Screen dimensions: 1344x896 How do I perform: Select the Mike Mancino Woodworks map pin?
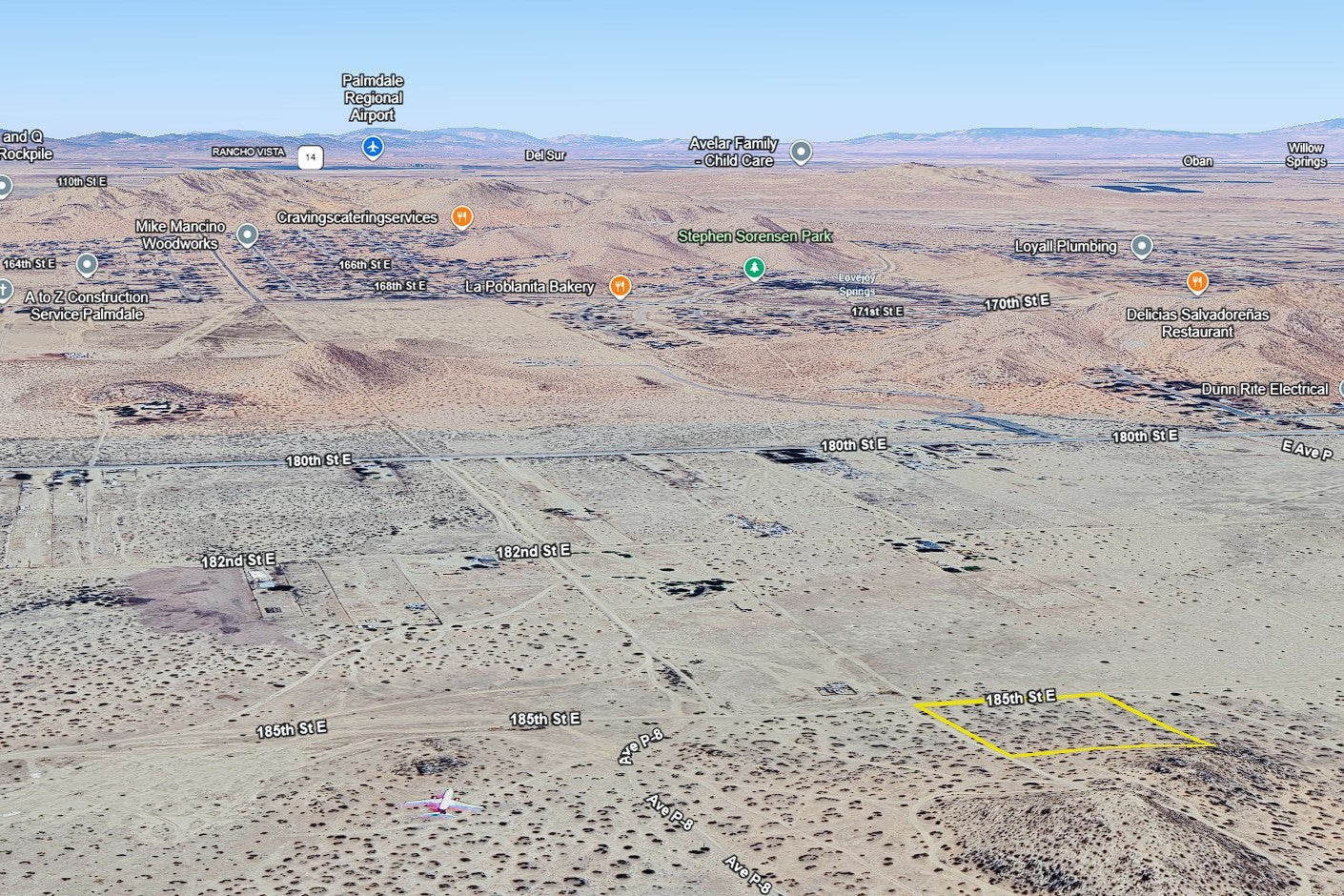[x=247, y=234]
